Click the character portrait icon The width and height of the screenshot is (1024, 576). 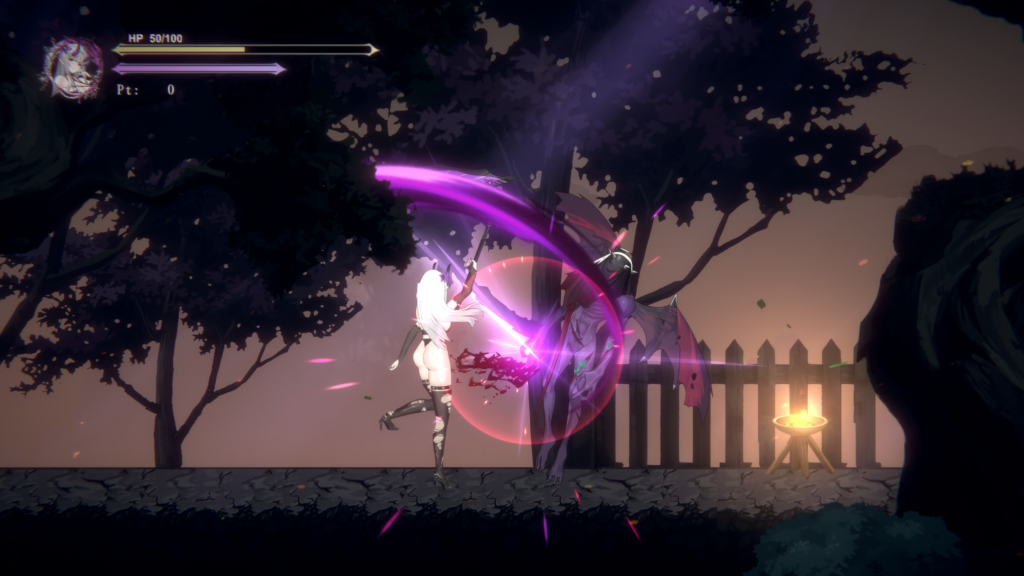(x=72, y=68)
